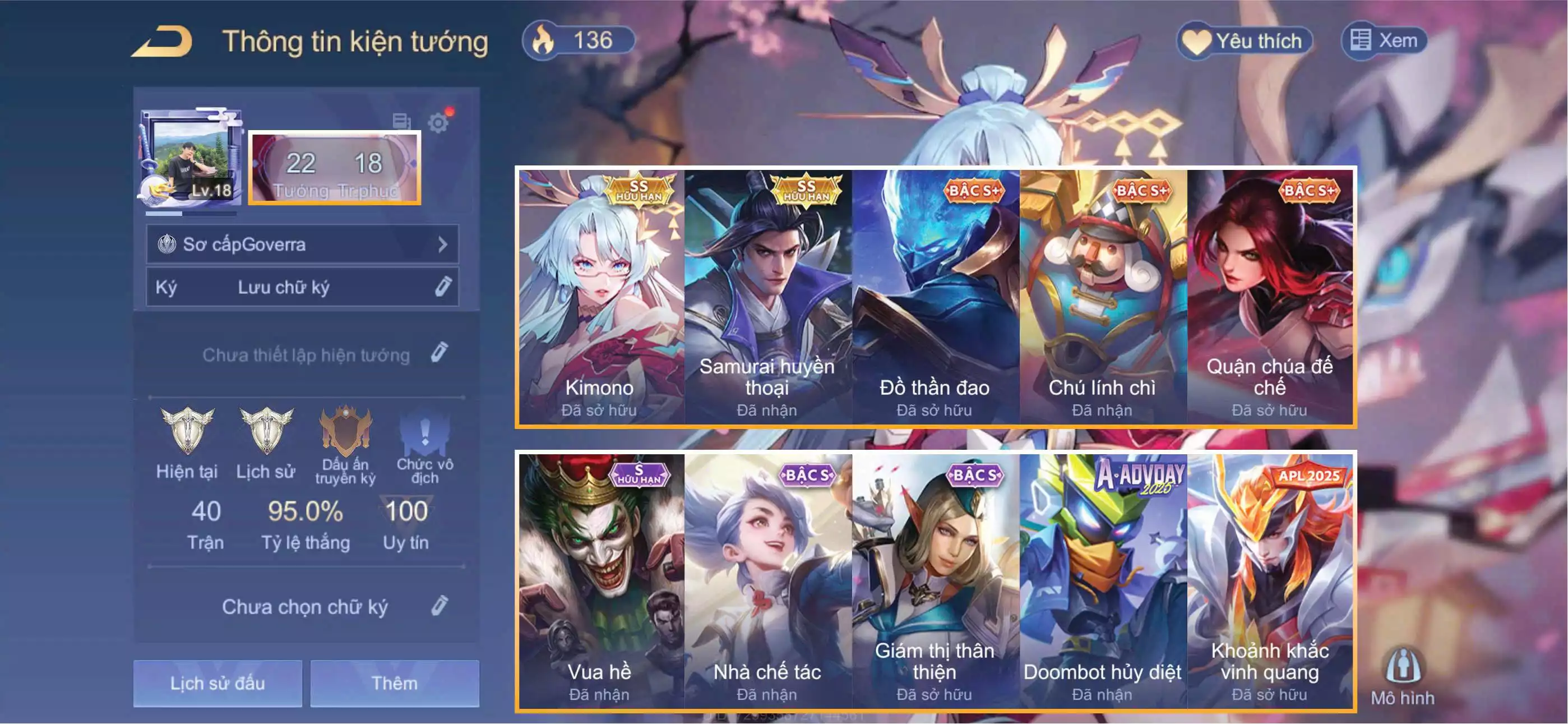Select the Doombot hủy diệt skin card
This screenshot has height=724, width=1568.
click(1102, 581)
